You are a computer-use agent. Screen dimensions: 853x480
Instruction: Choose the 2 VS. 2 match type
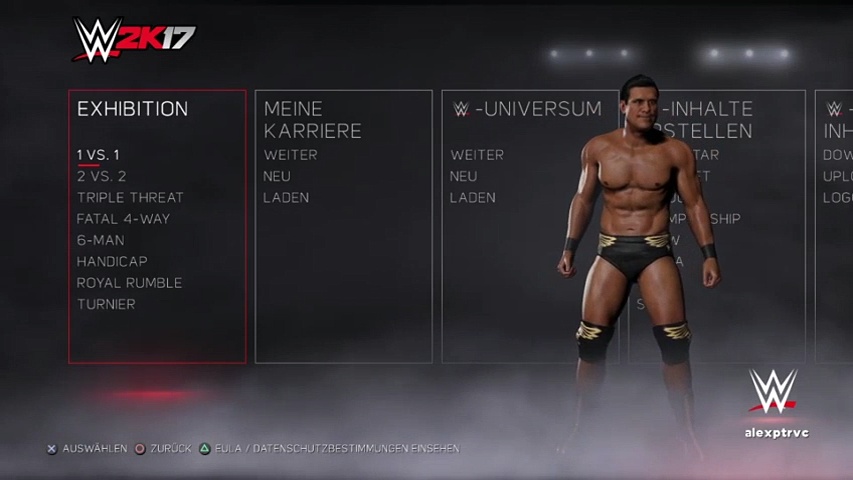pos(101,176)
